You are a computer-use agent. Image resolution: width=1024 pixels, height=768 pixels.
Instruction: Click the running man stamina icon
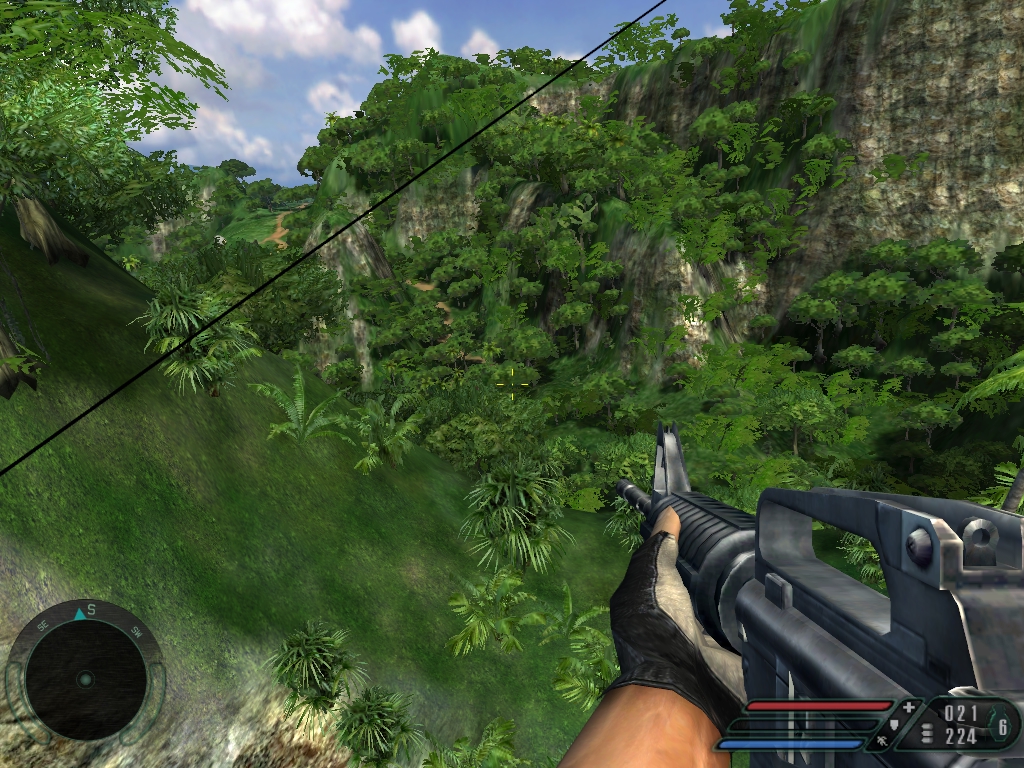884,741
